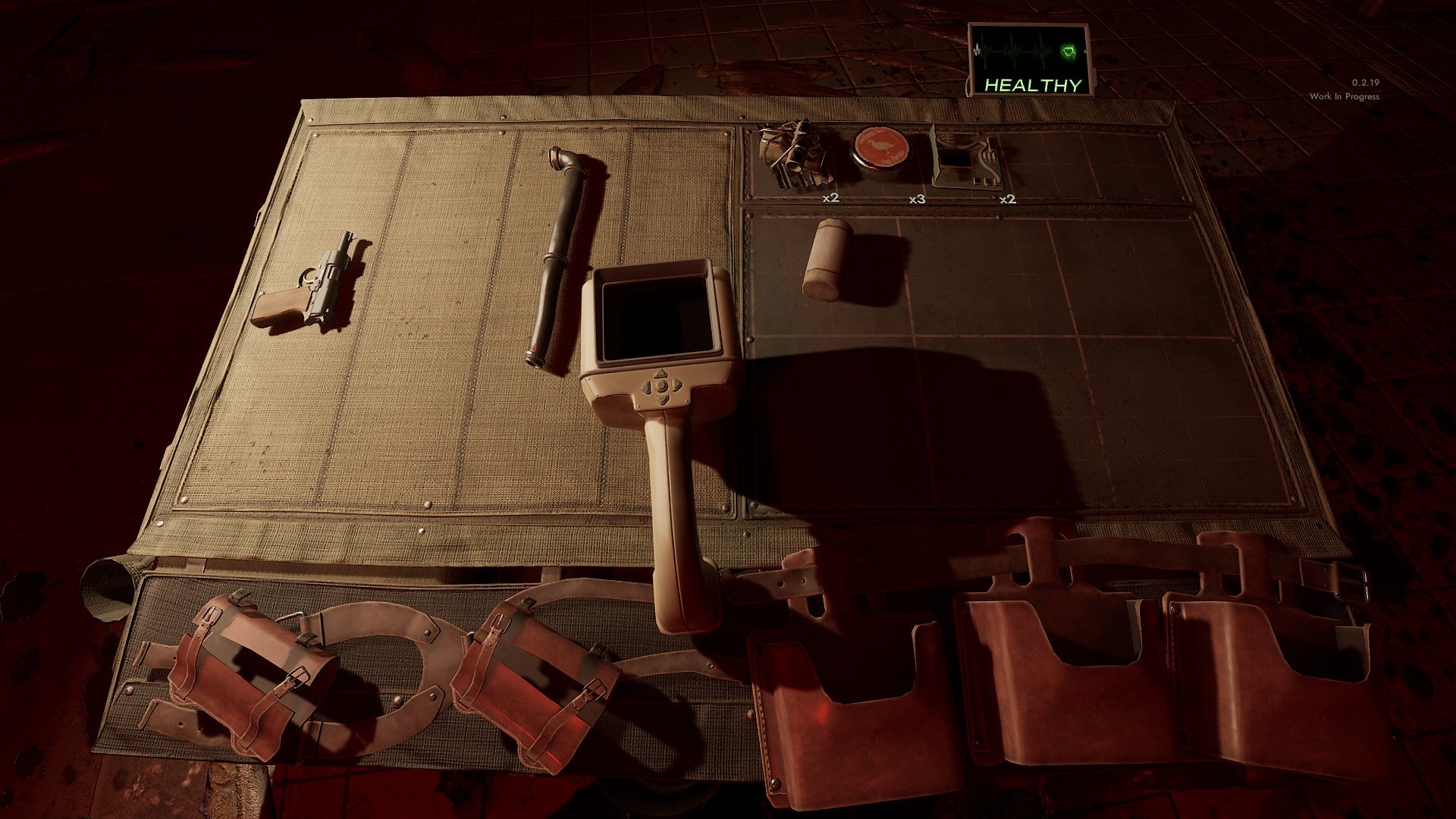Select the orange bird-label tin
Image resolution: width=1456 pixels, height=819 pixels.
(880, 151)
